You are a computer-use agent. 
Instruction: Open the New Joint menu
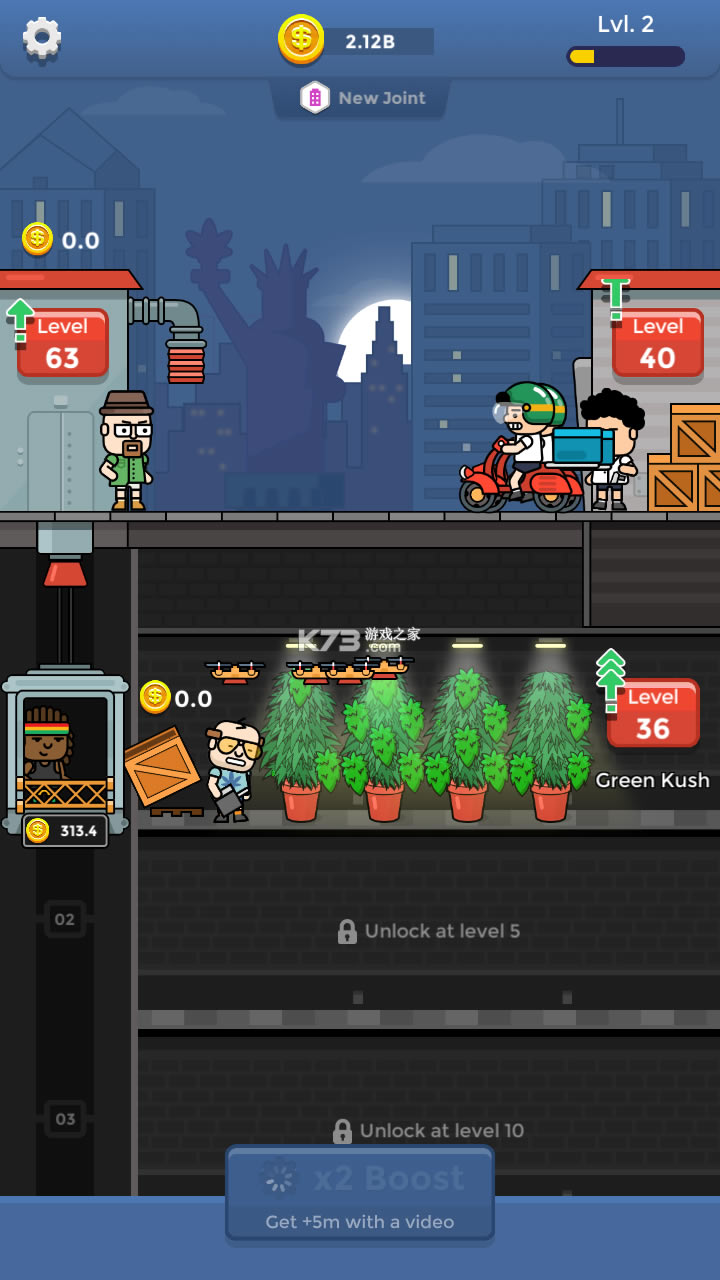click(x=361, y=98)
